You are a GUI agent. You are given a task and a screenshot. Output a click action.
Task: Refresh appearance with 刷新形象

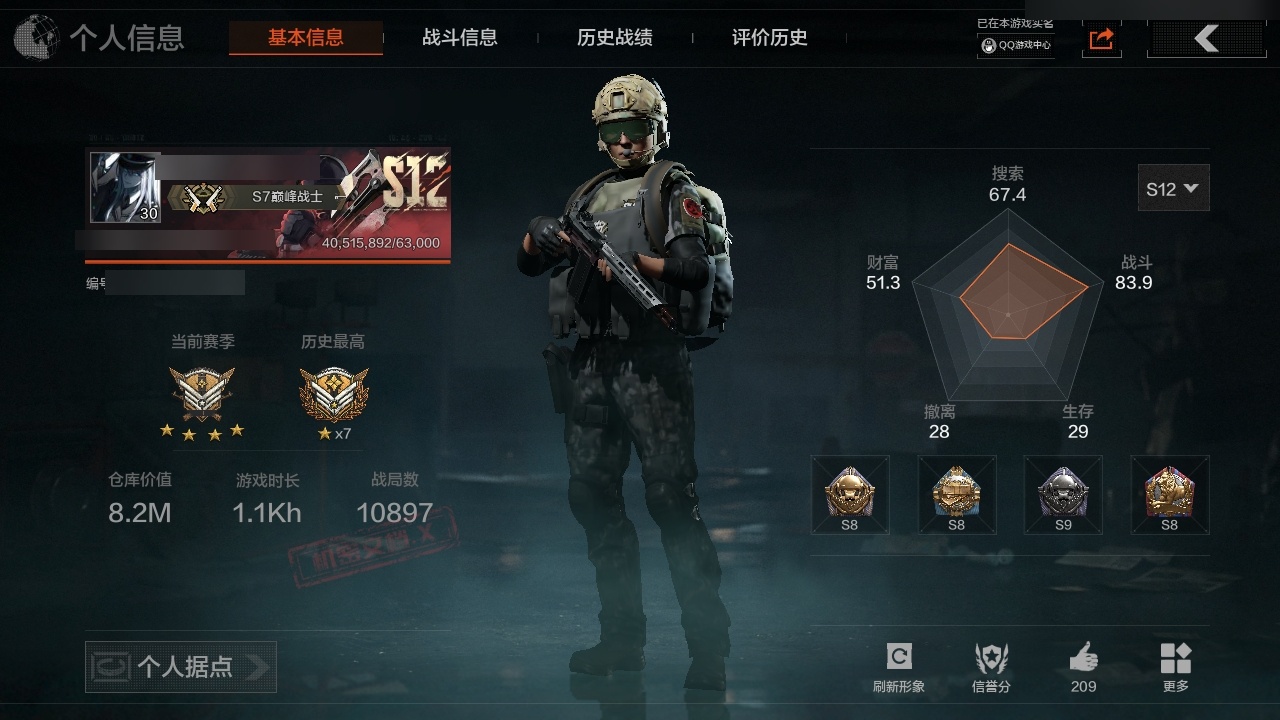(x=898, y=667)
